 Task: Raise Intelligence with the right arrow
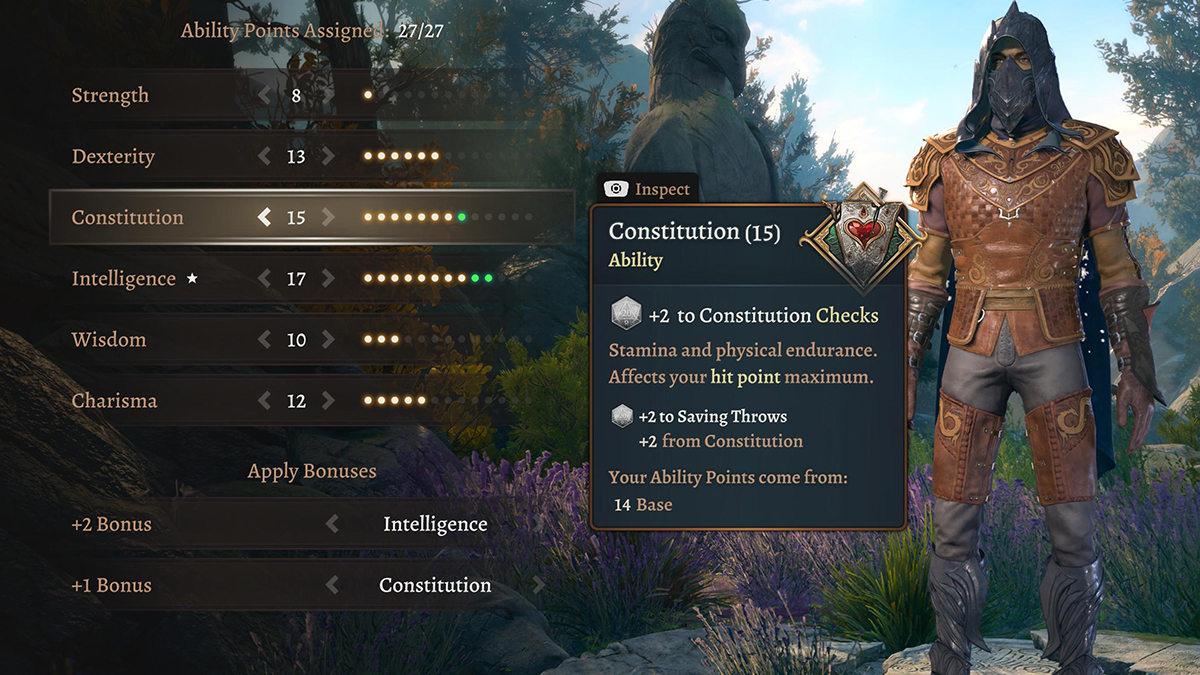tap(328, 279)
